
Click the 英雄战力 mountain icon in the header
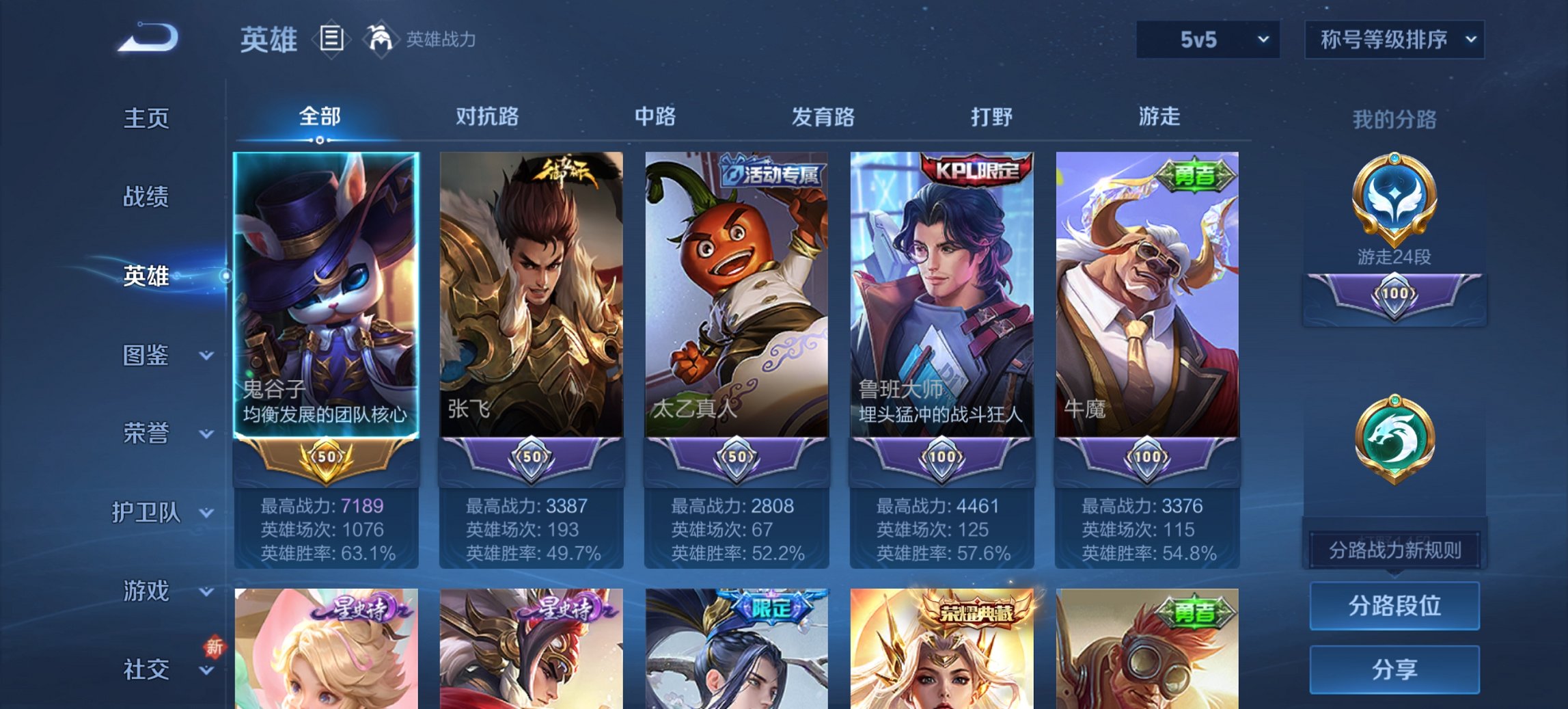(x=381, y=40)
